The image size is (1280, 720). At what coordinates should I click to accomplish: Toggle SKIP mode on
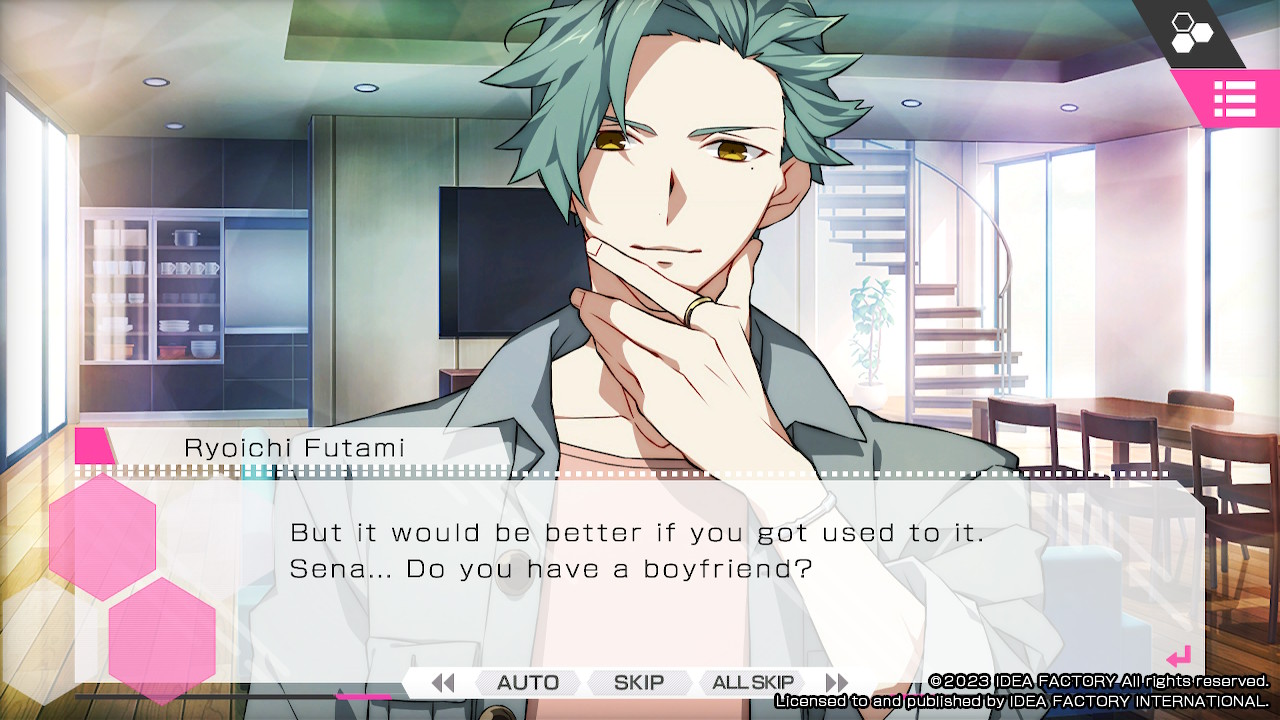(639, 682)
